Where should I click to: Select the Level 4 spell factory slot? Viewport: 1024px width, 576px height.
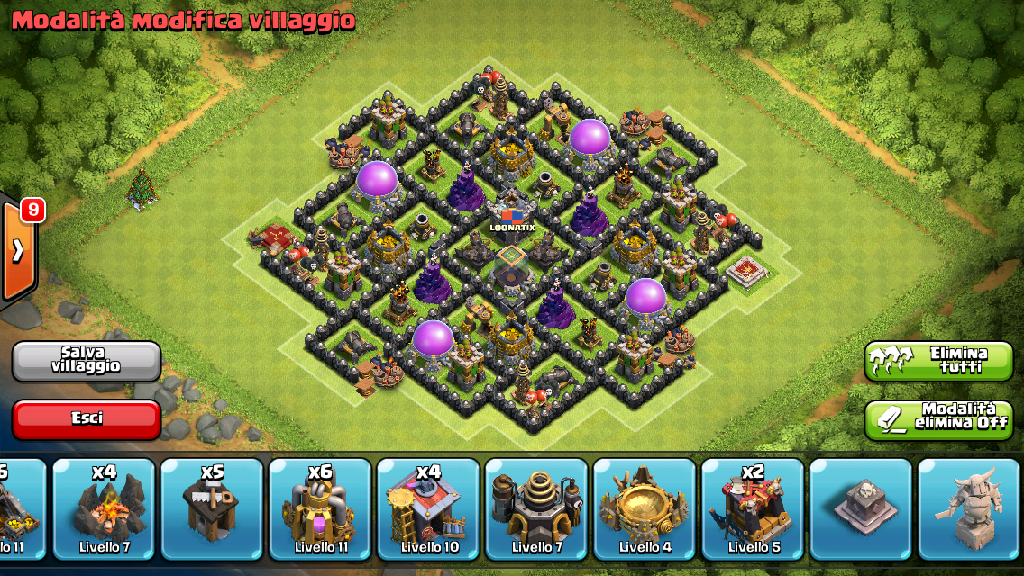(645, 509)
